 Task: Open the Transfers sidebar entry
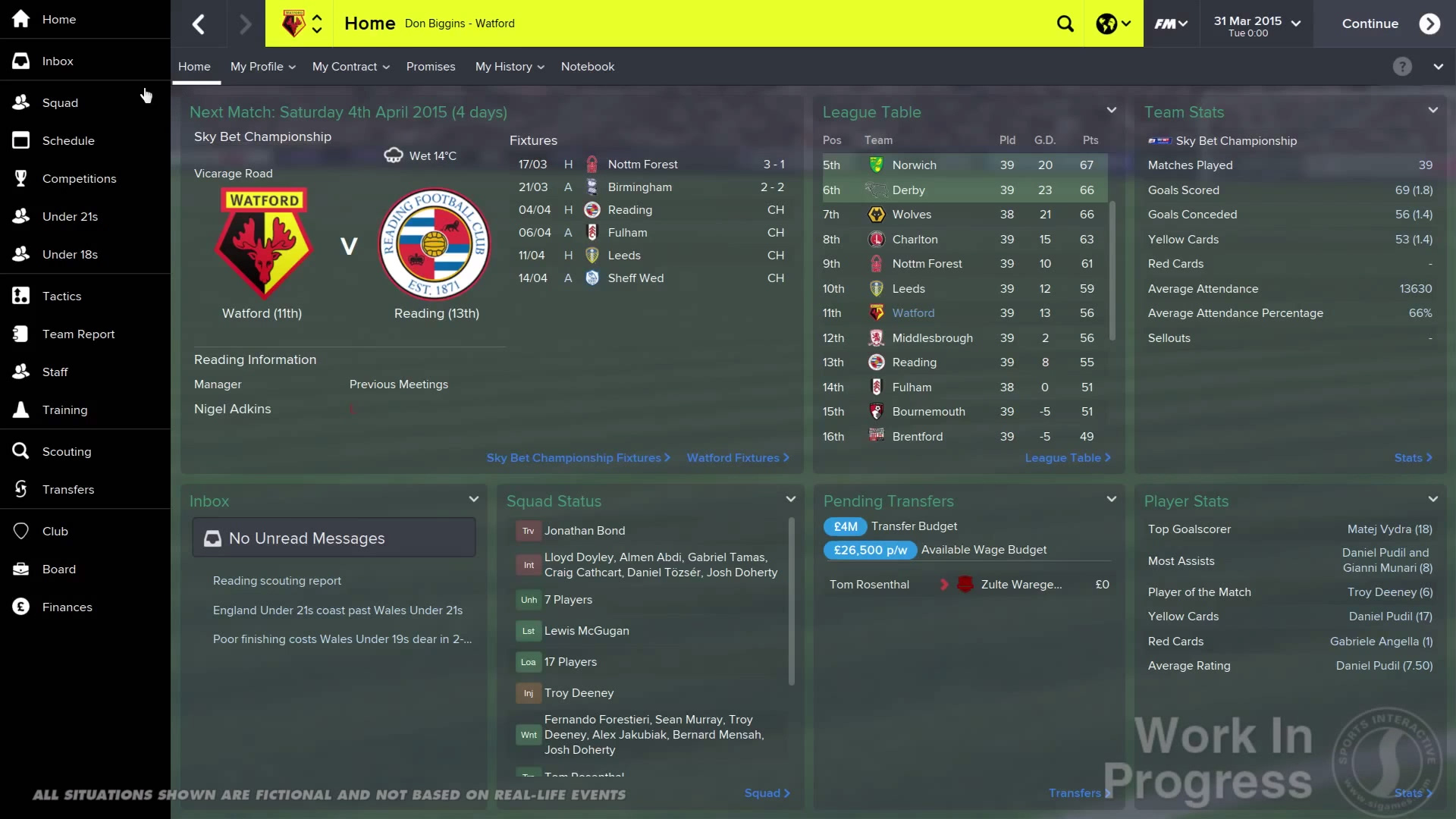pos(68,490)
